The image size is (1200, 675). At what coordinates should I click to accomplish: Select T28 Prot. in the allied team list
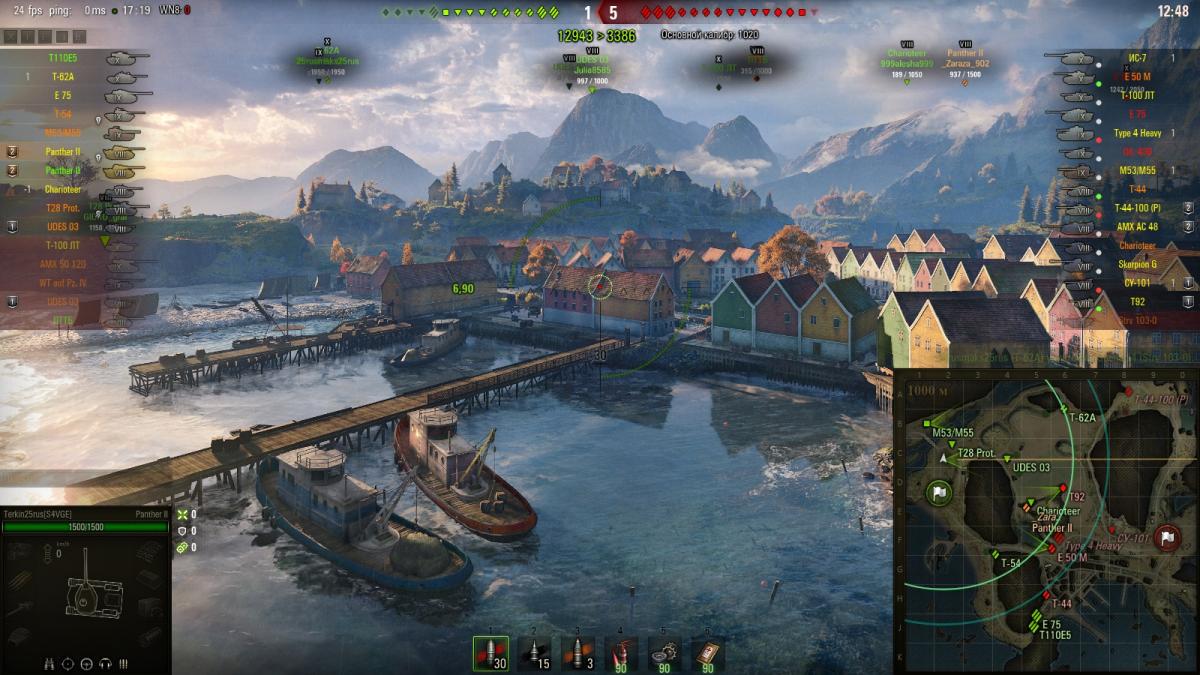click(x=63, y=208)
